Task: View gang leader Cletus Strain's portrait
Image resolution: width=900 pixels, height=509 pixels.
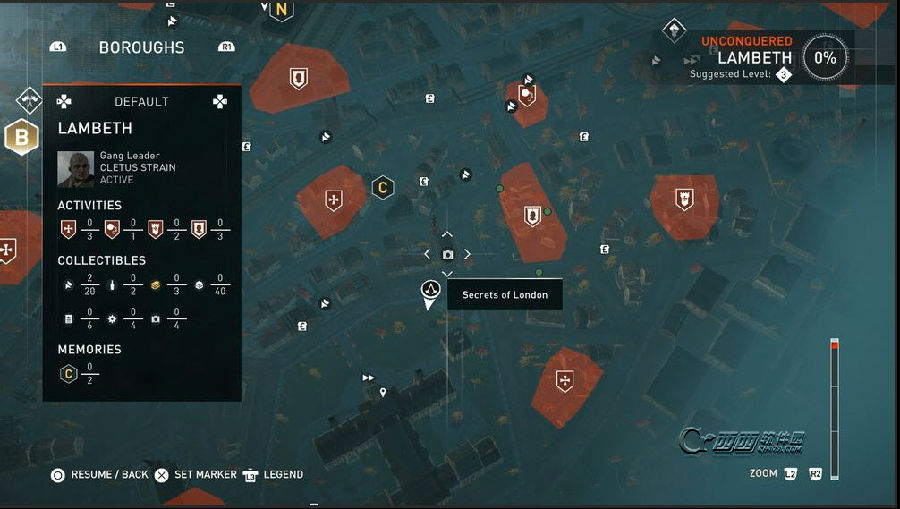Action: tap(75, 167)
